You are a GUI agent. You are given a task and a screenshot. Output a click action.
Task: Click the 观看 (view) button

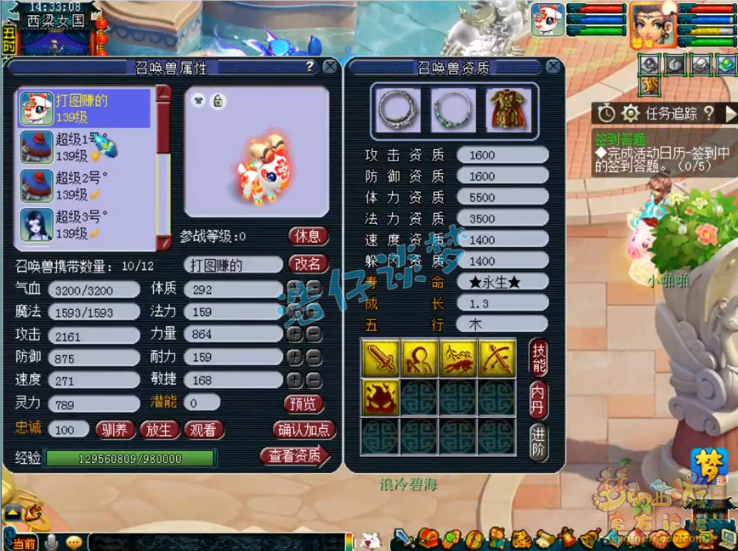tap(203, 430)
